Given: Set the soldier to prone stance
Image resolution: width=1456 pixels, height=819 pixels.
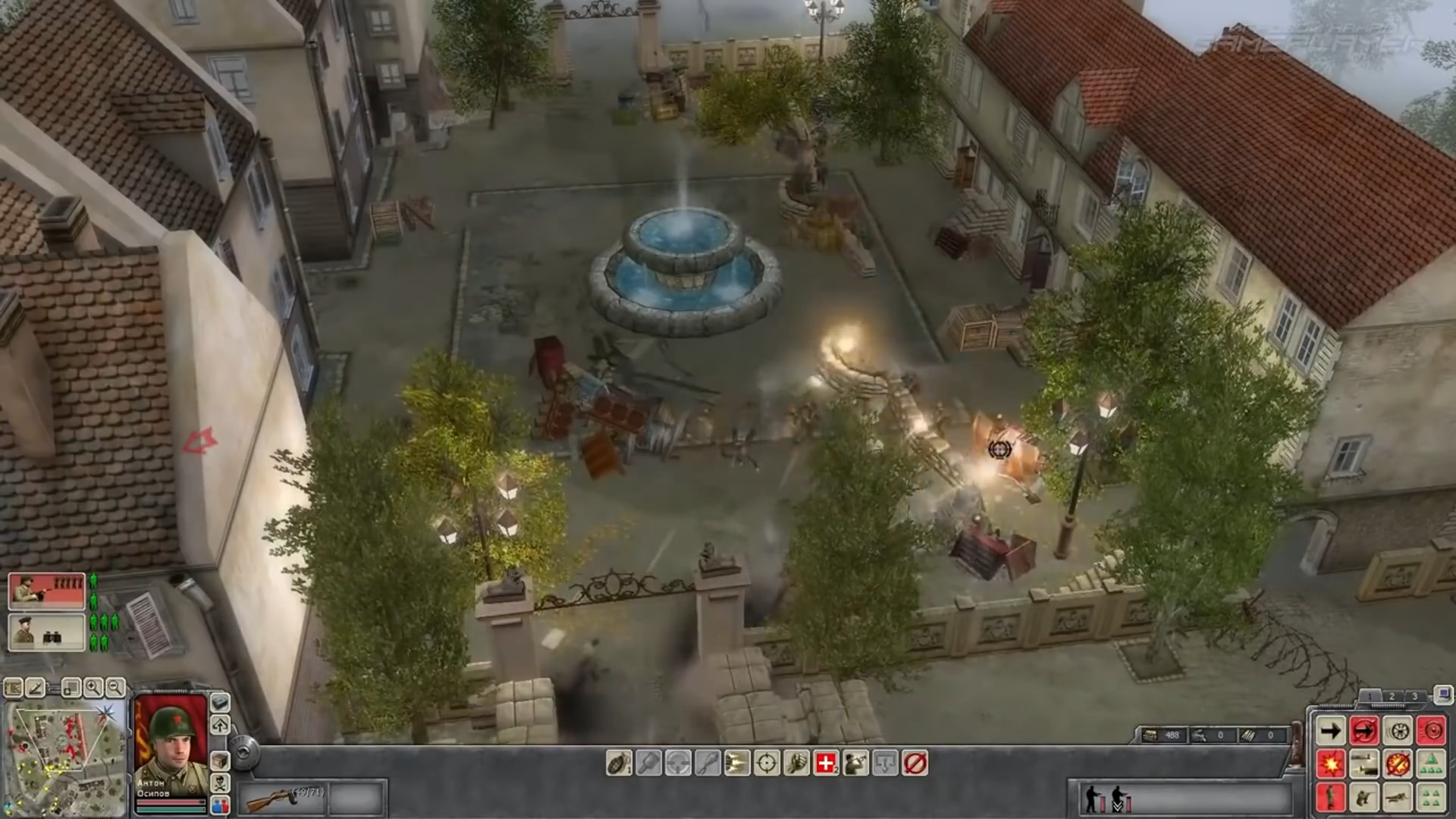Looking at the screenshot, I should 1398,798.
